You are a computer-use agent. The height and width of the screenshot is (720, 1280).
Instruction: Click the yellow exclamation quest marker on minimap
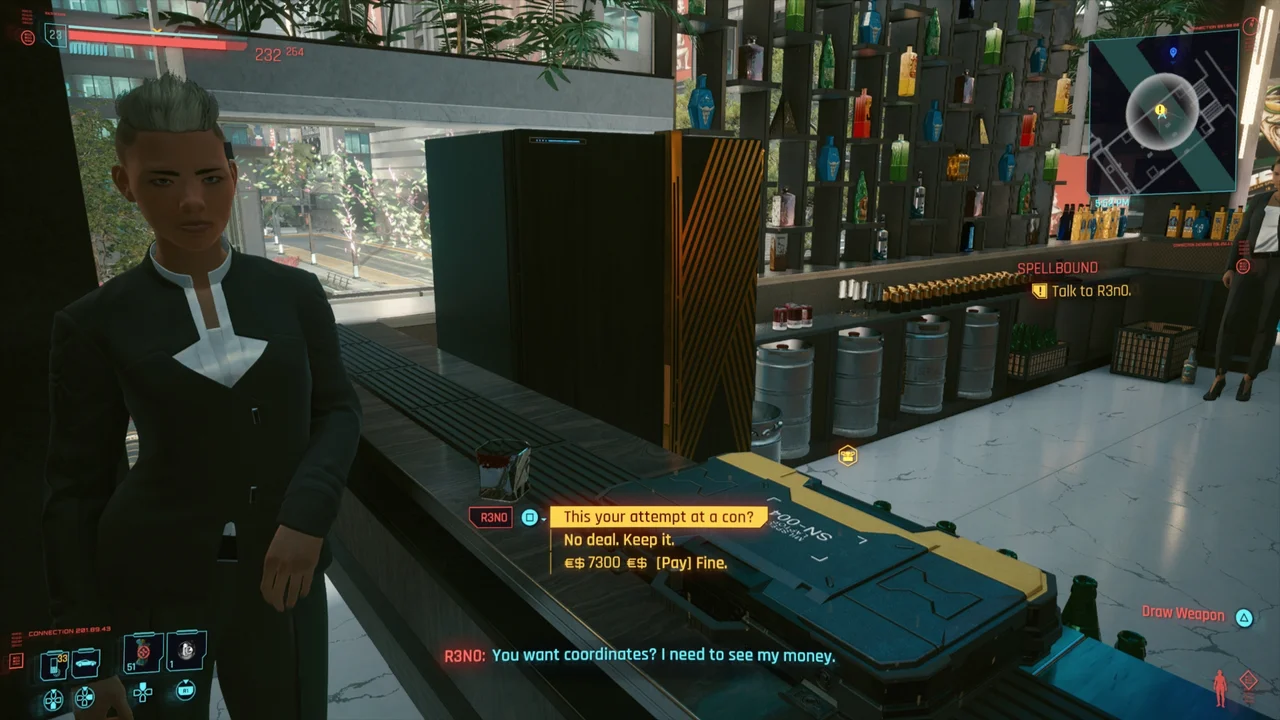click(x=1160, y=109)
